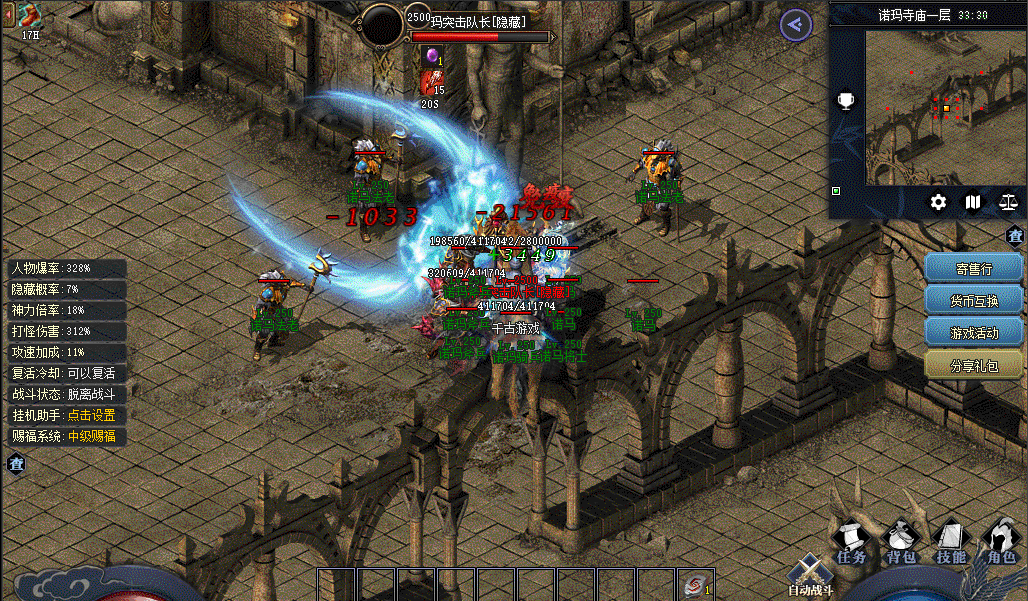This screenshot has height=601, width=1028.
Task: Open the 技能 skills book
Action: tap(951, 542)
